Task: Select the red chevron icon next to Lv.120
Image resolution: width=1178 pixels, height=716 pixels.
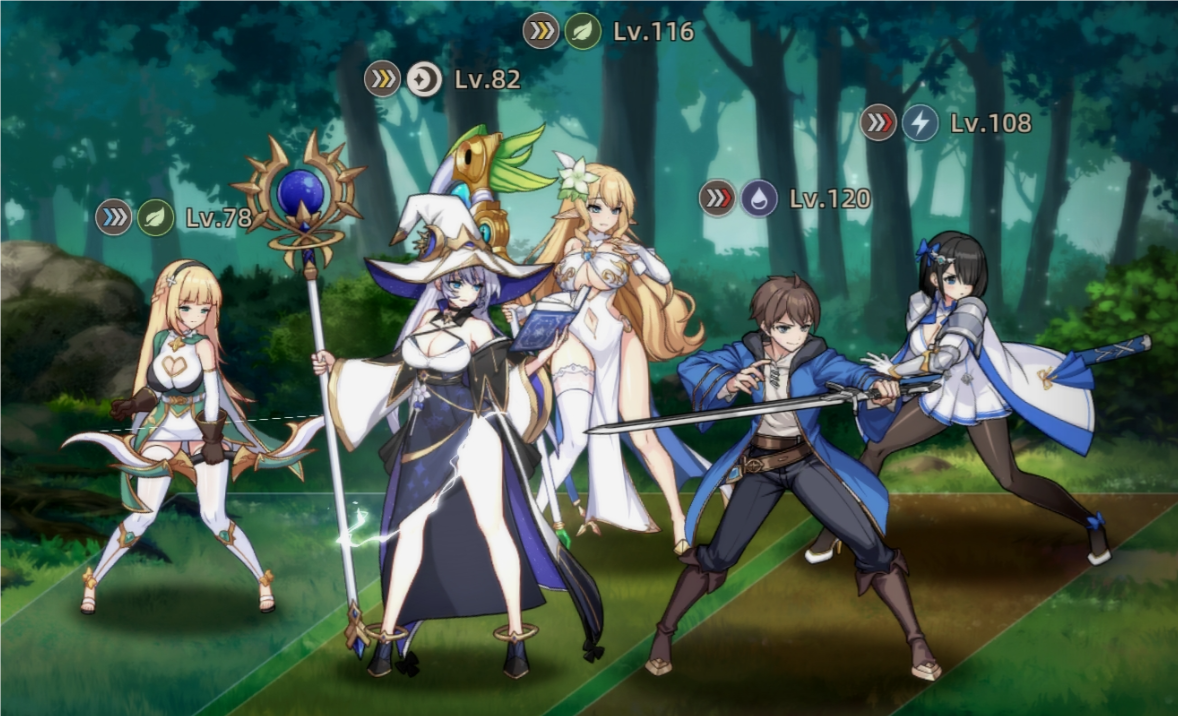Action: coord(717,198)
